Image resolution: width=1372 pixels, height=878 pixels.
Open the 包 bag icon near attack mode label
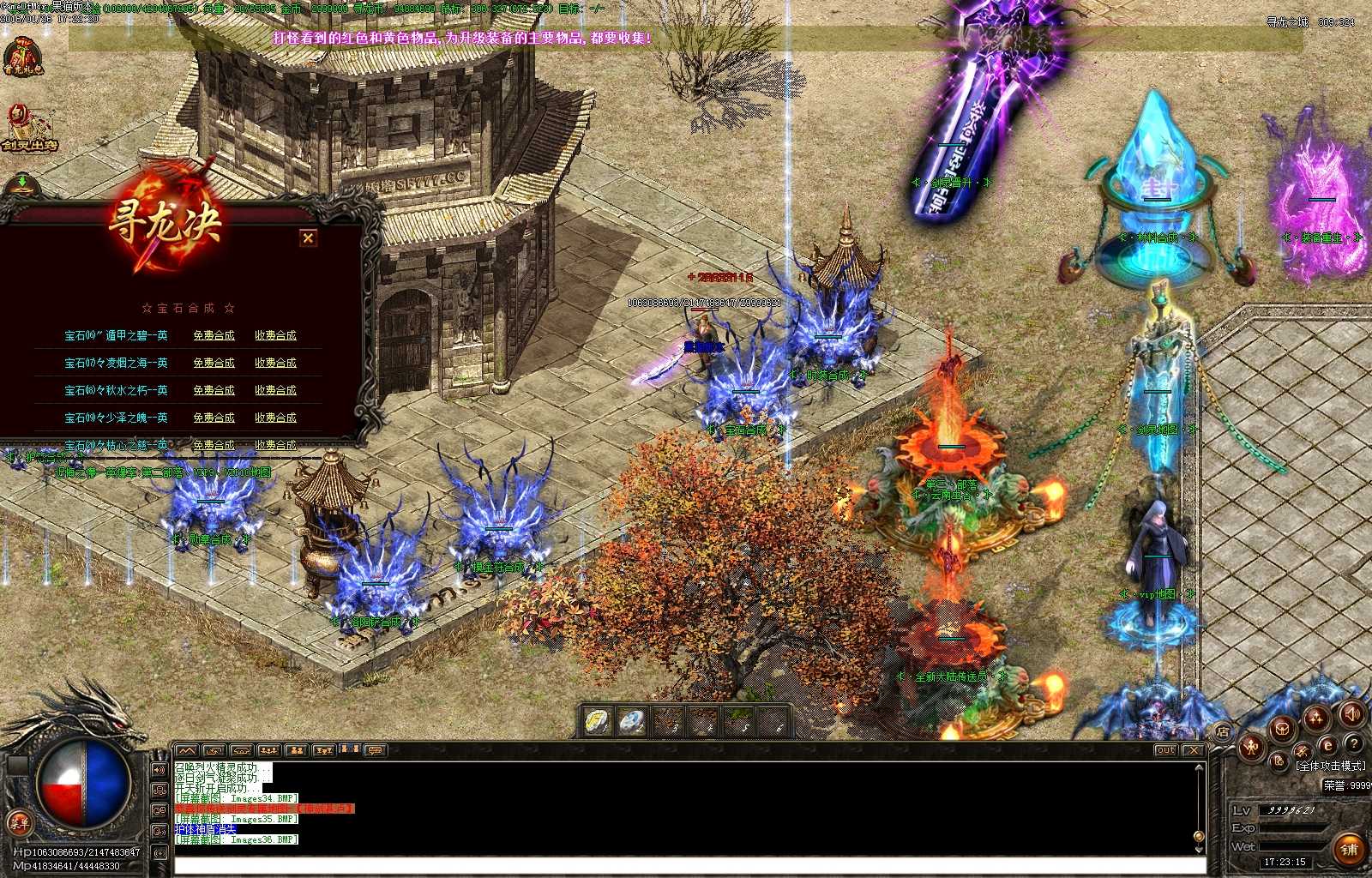(x=1280, y=761)
